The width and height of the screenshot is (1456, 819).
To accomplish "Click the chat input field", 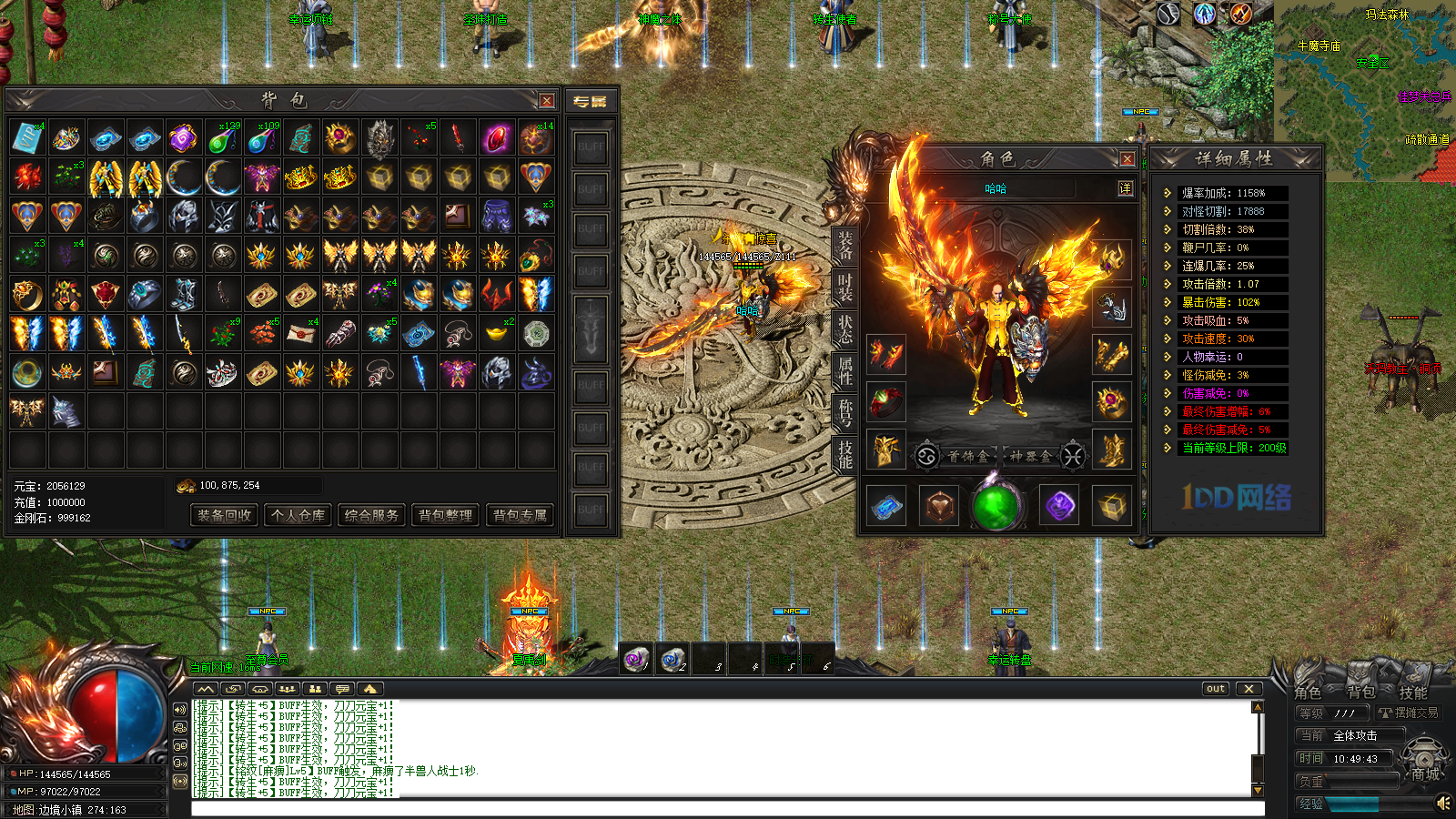I will [728, 809].
